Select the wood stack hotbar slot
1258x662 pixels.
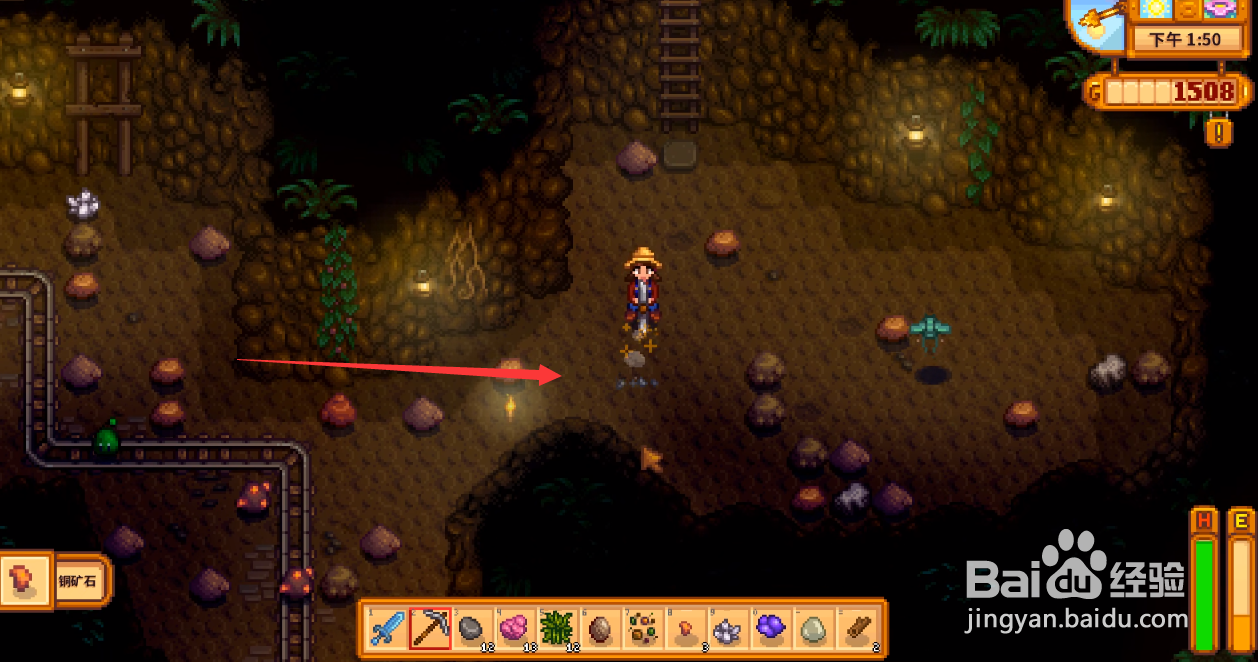[858, 629]
